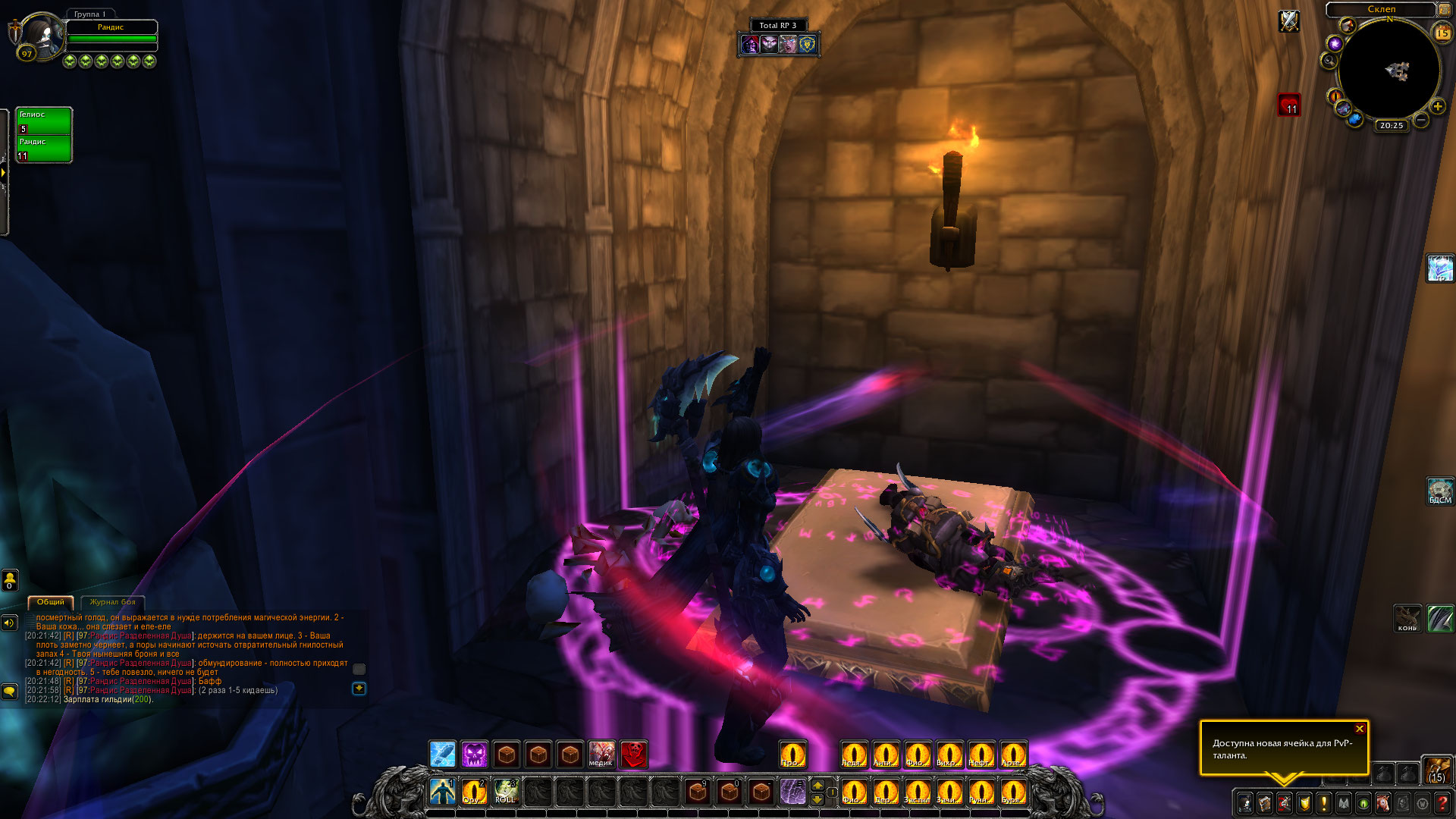Viewport: 1456px width, 819px height.
Task: Open the quest log exclamation mark button
Action: pos(1323,802)
